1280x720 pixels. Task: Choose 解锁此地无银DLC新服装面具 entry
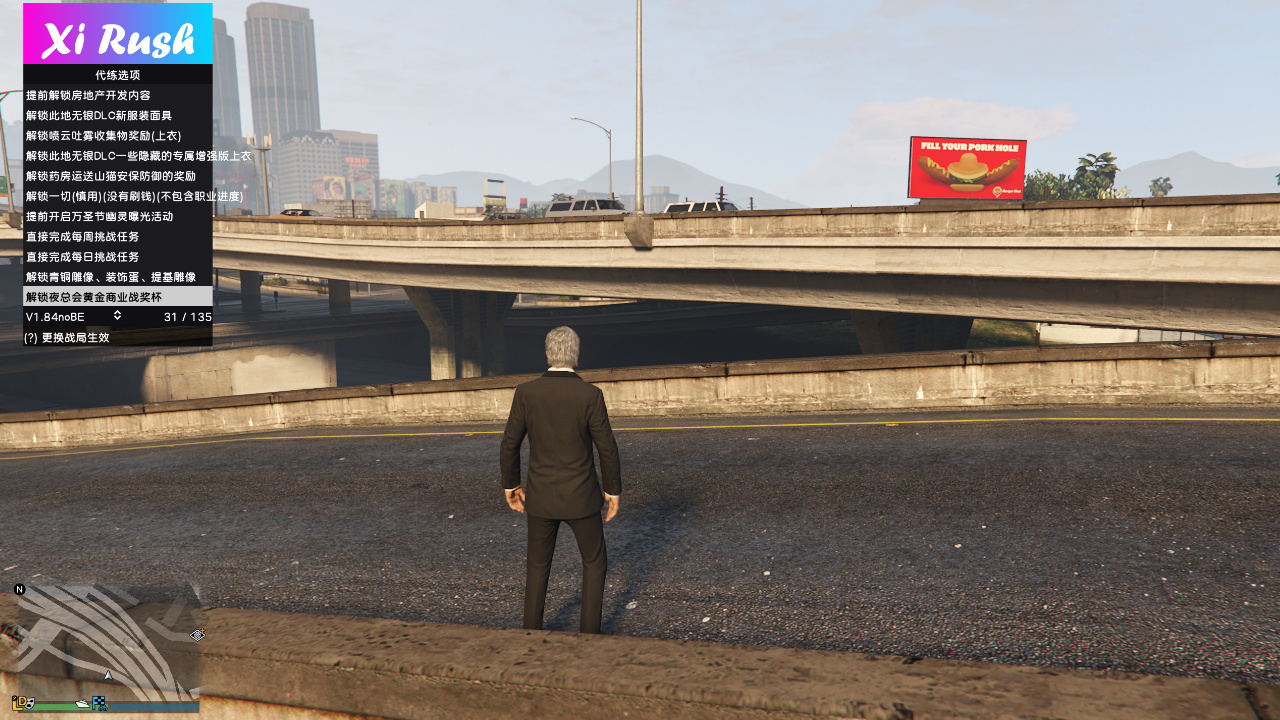click(x=98, y=115)
